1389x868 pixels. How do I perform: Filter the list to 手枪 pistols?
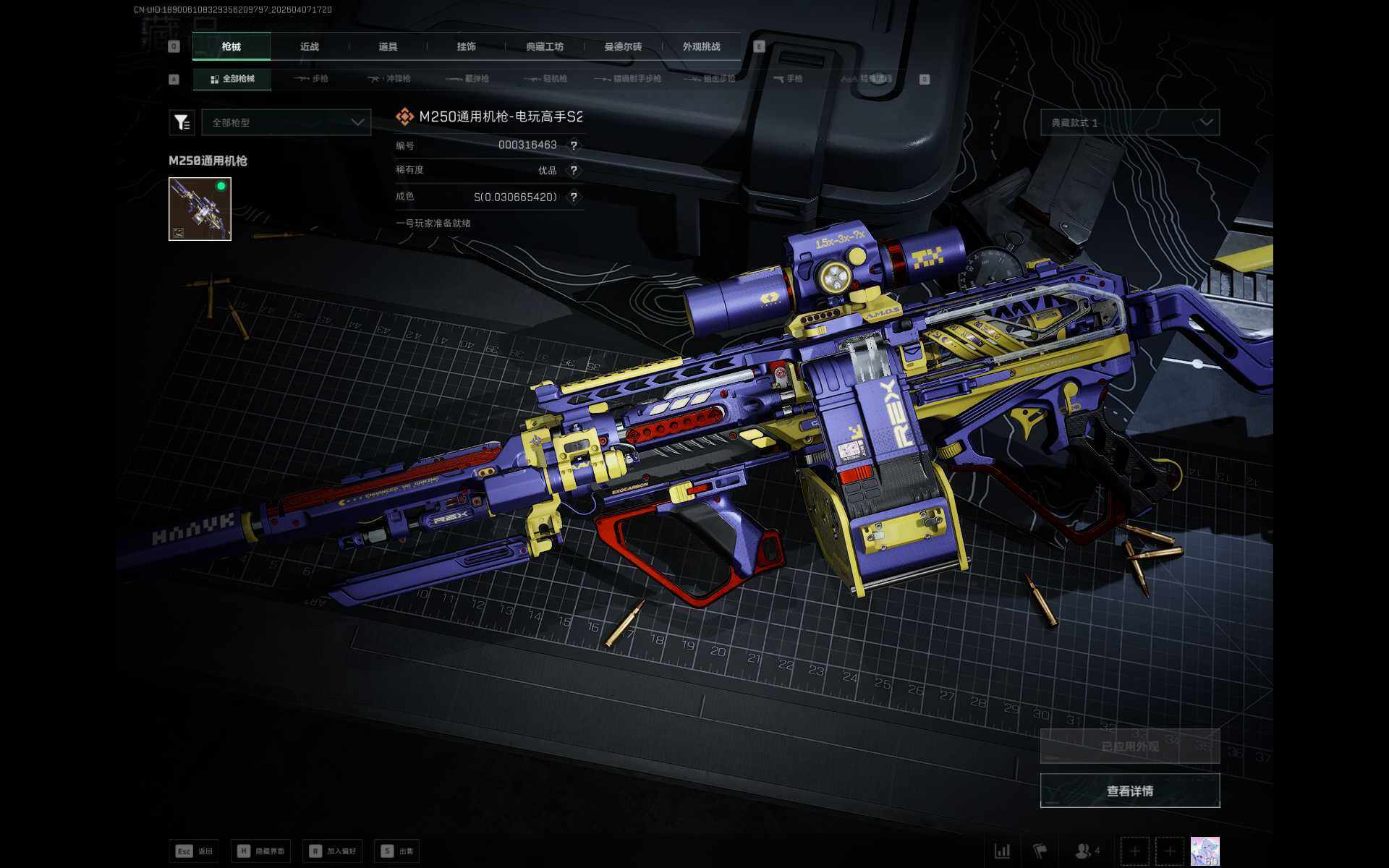click(788, 79)
